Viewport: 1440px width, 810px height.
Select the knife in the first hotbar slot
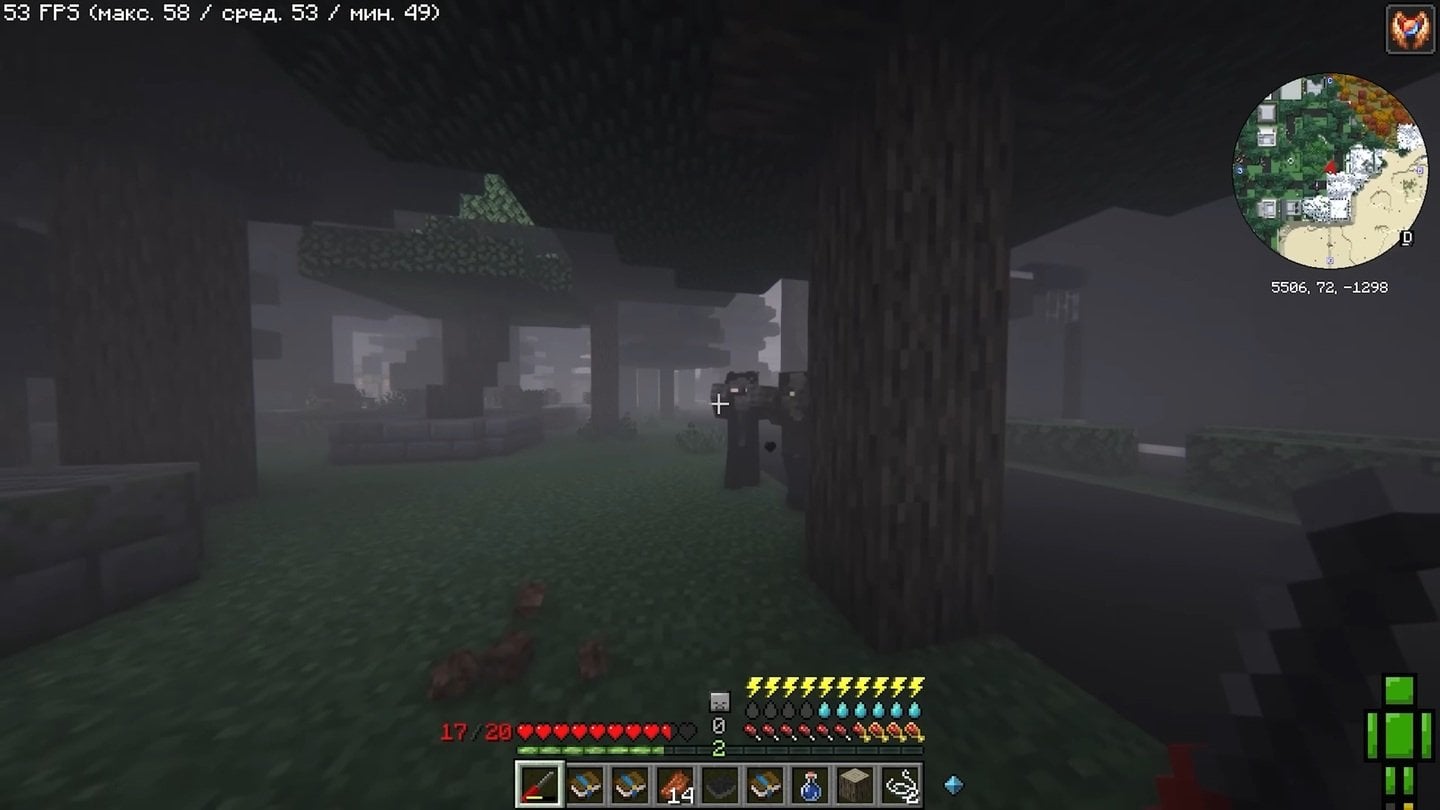click(x=540, y=783)
